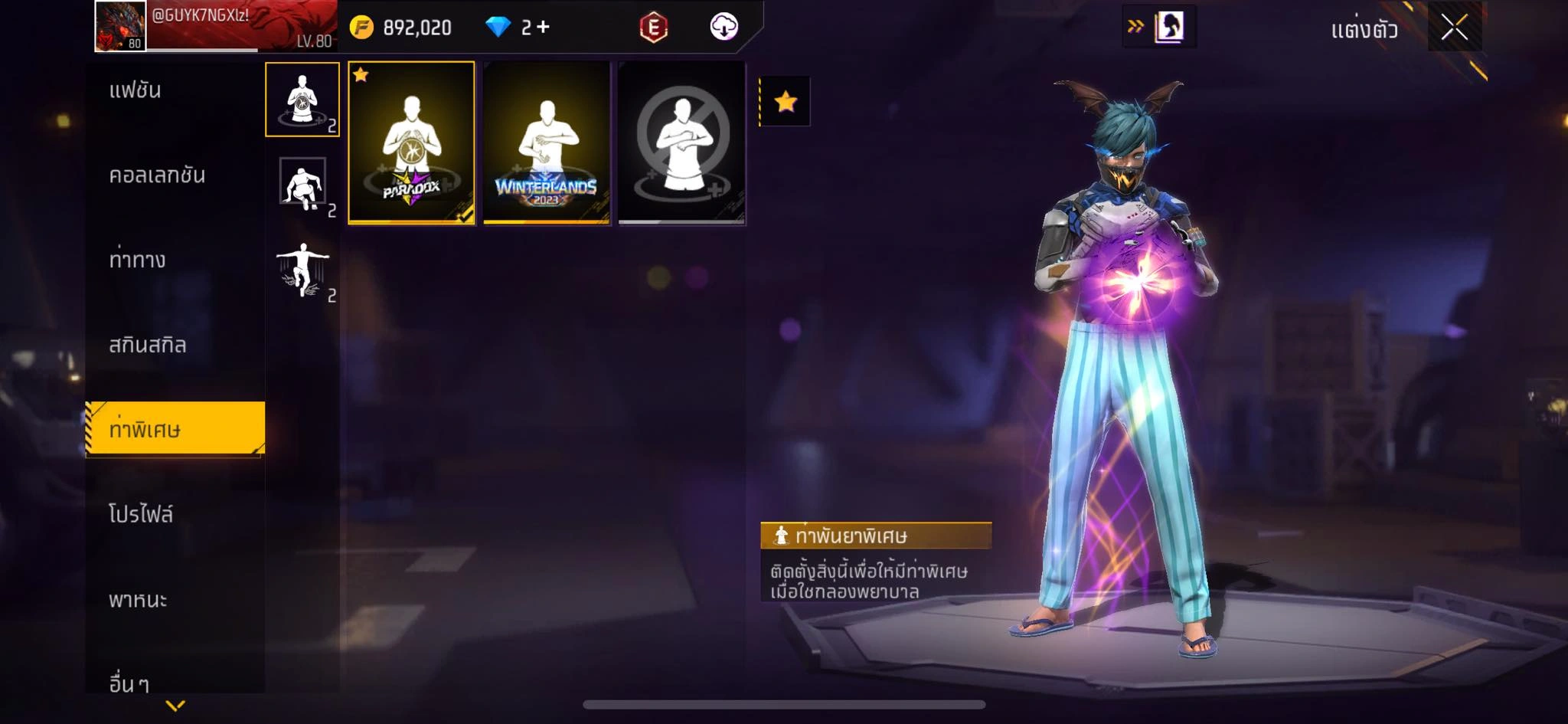Close the outfit screen with the X

tap(1454, 28)
